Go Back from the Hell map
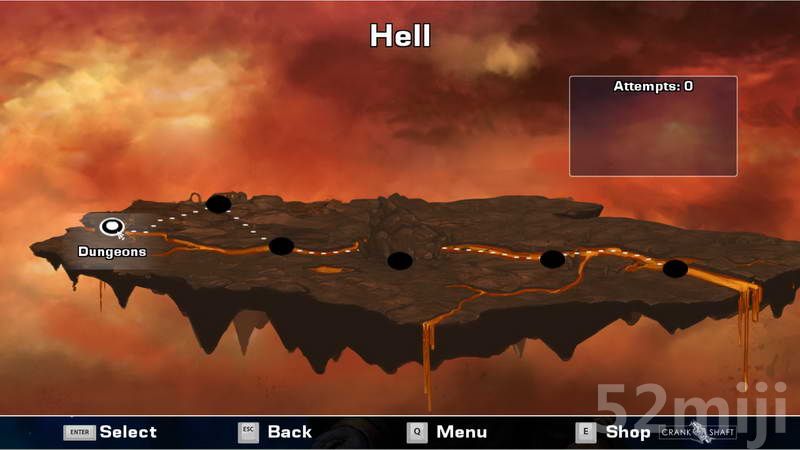Image resolution: width=800 pixels, height=450 pixels. (275, 432)
